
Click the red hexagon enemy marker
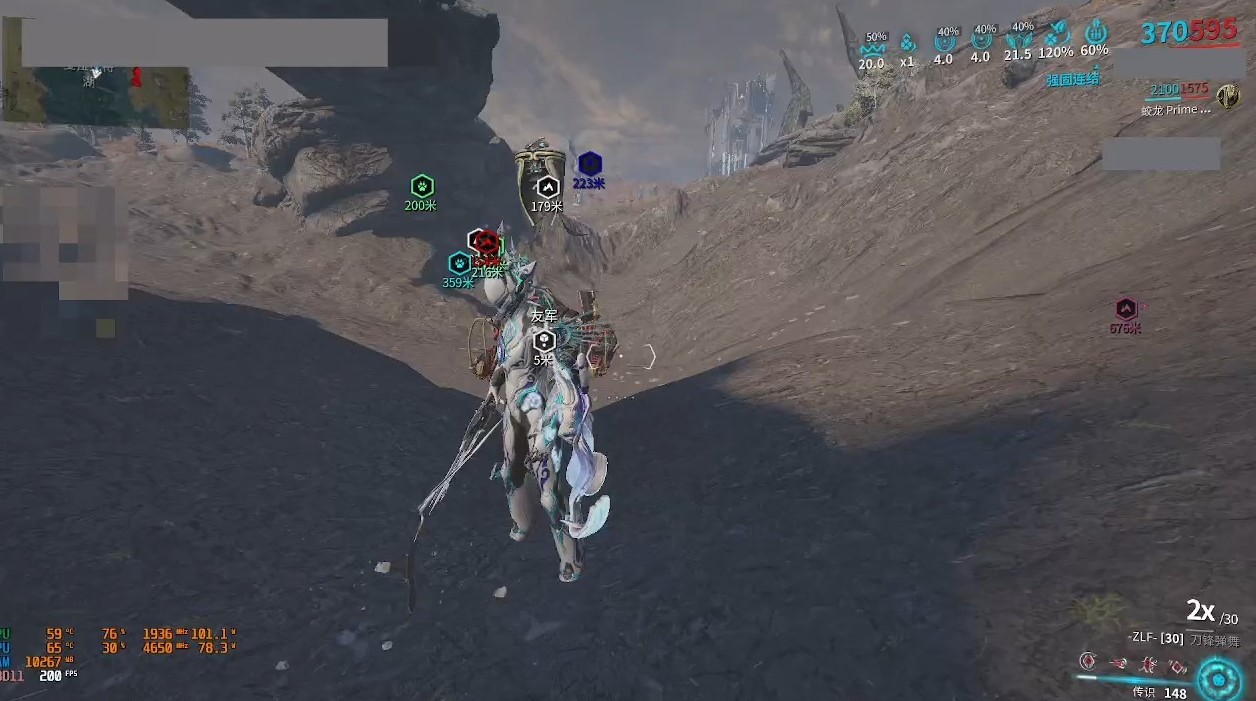click(486, 243)
